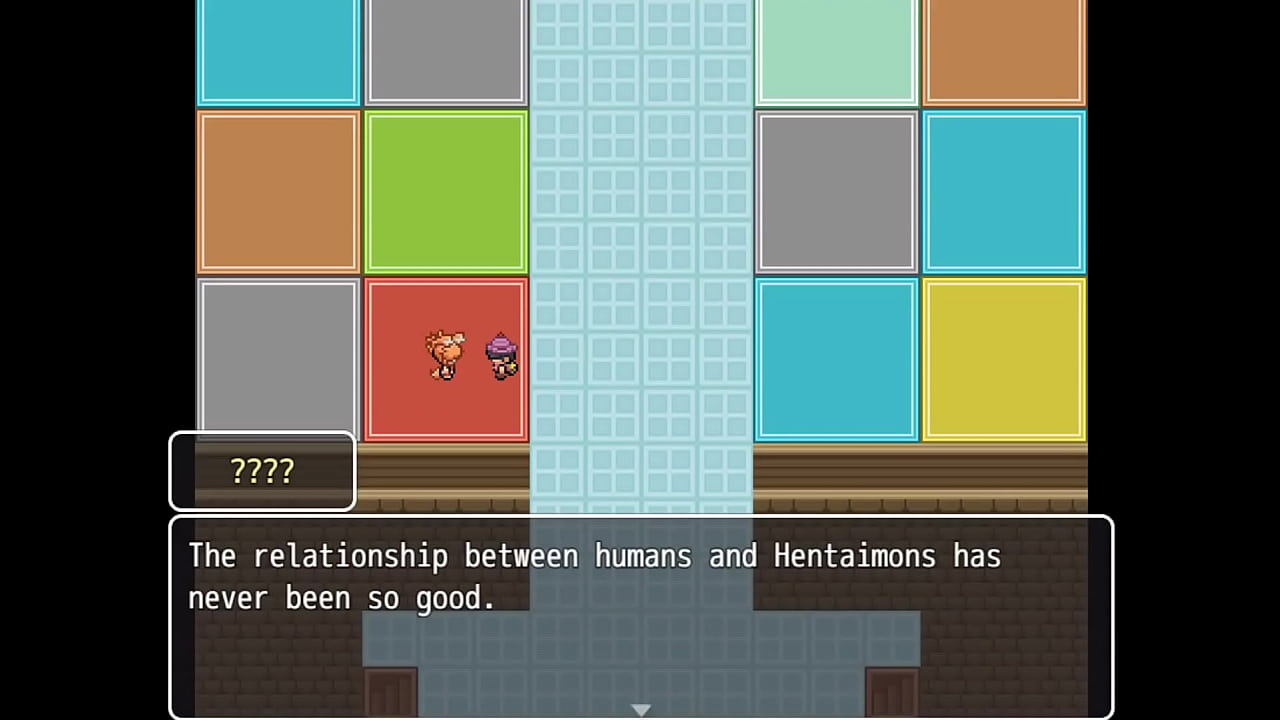Advance the dialogue by clicking the text box
Viewport: 1280px width, 720px height.
pyautogui.click(x=640, y=615)
